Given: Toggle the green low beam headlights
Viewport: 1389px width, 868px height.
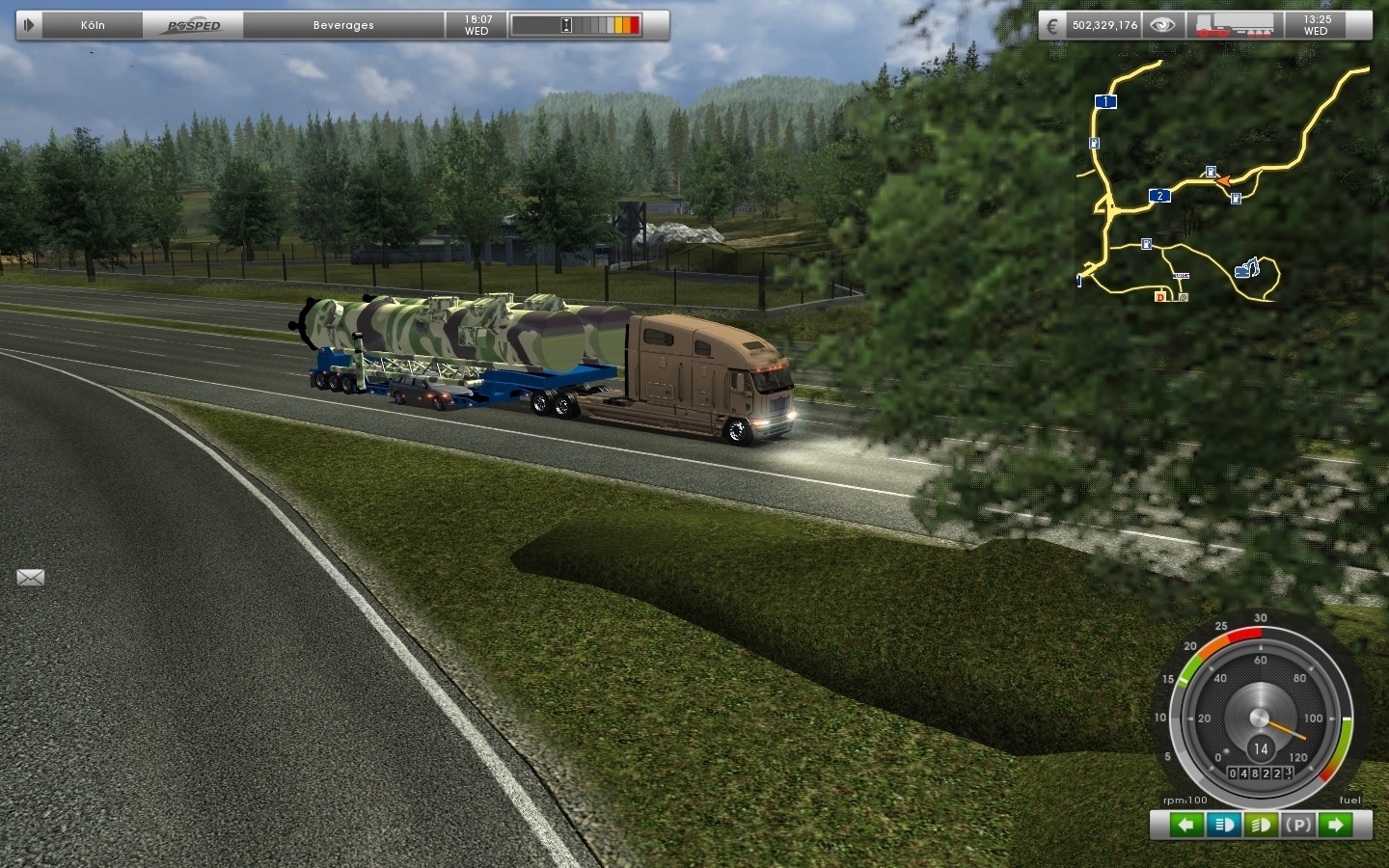Looking at the screenshot, I should tap(1261, 825).
